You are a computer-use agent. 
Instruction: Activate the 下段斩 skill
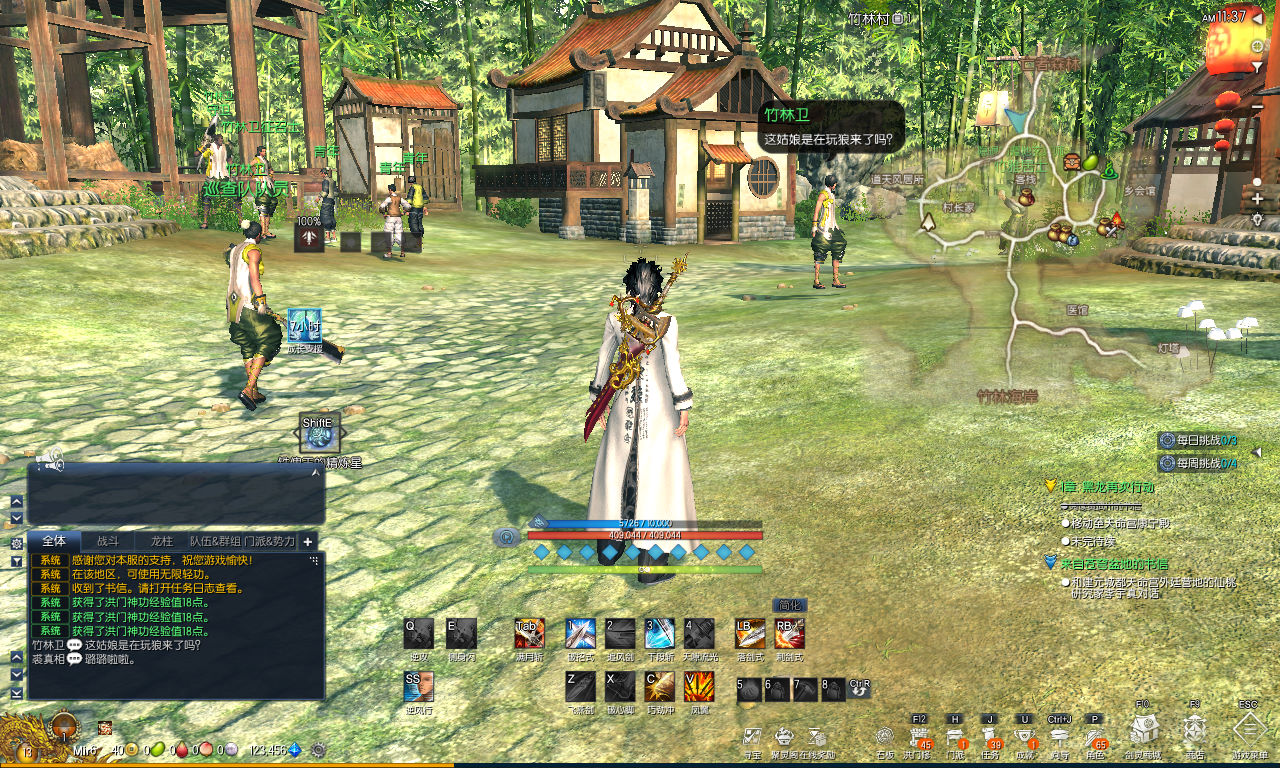pos(659,633)
